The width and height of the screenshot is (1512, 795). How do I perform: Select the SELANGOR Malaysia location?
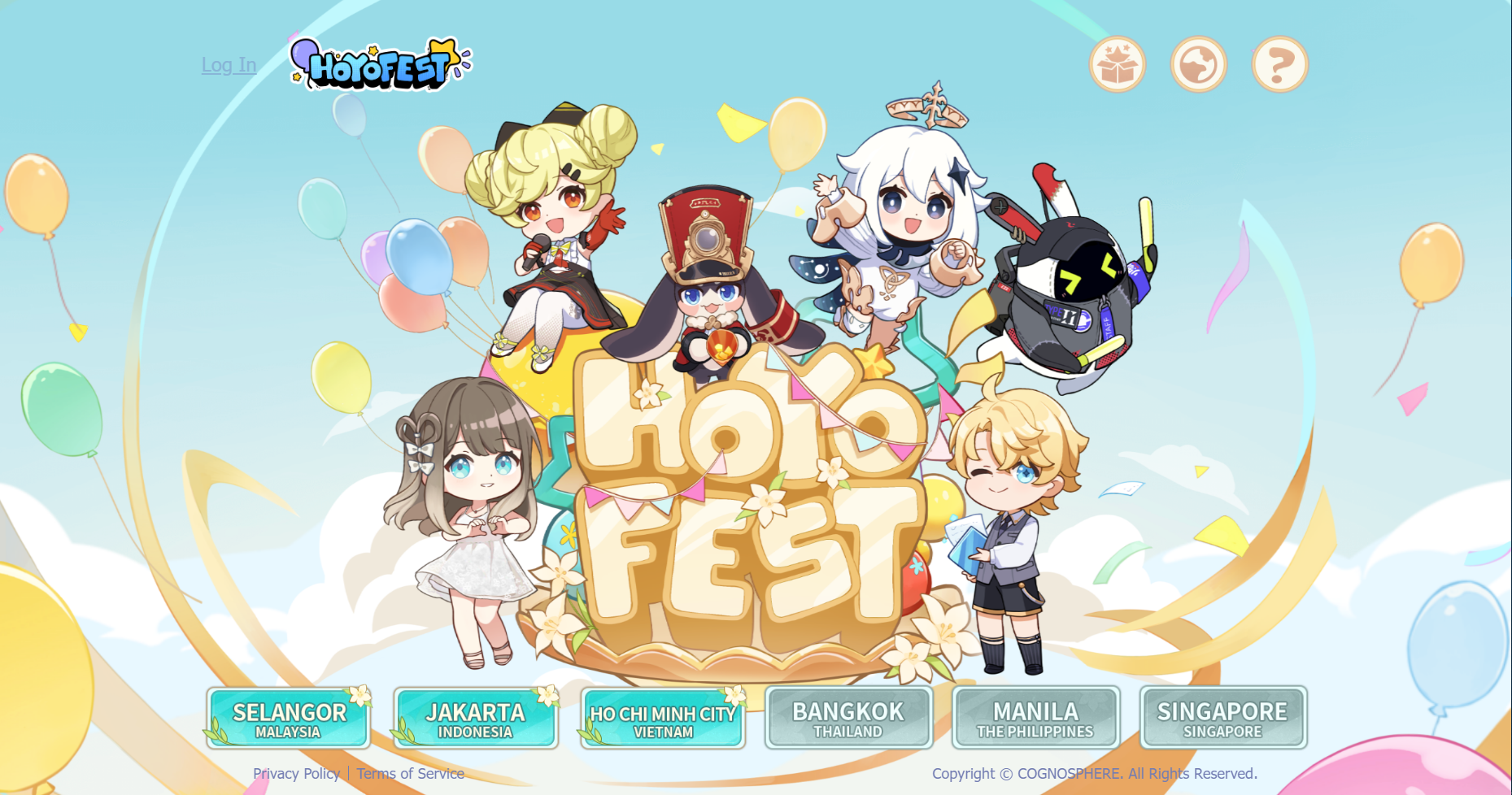pos(290,719)
